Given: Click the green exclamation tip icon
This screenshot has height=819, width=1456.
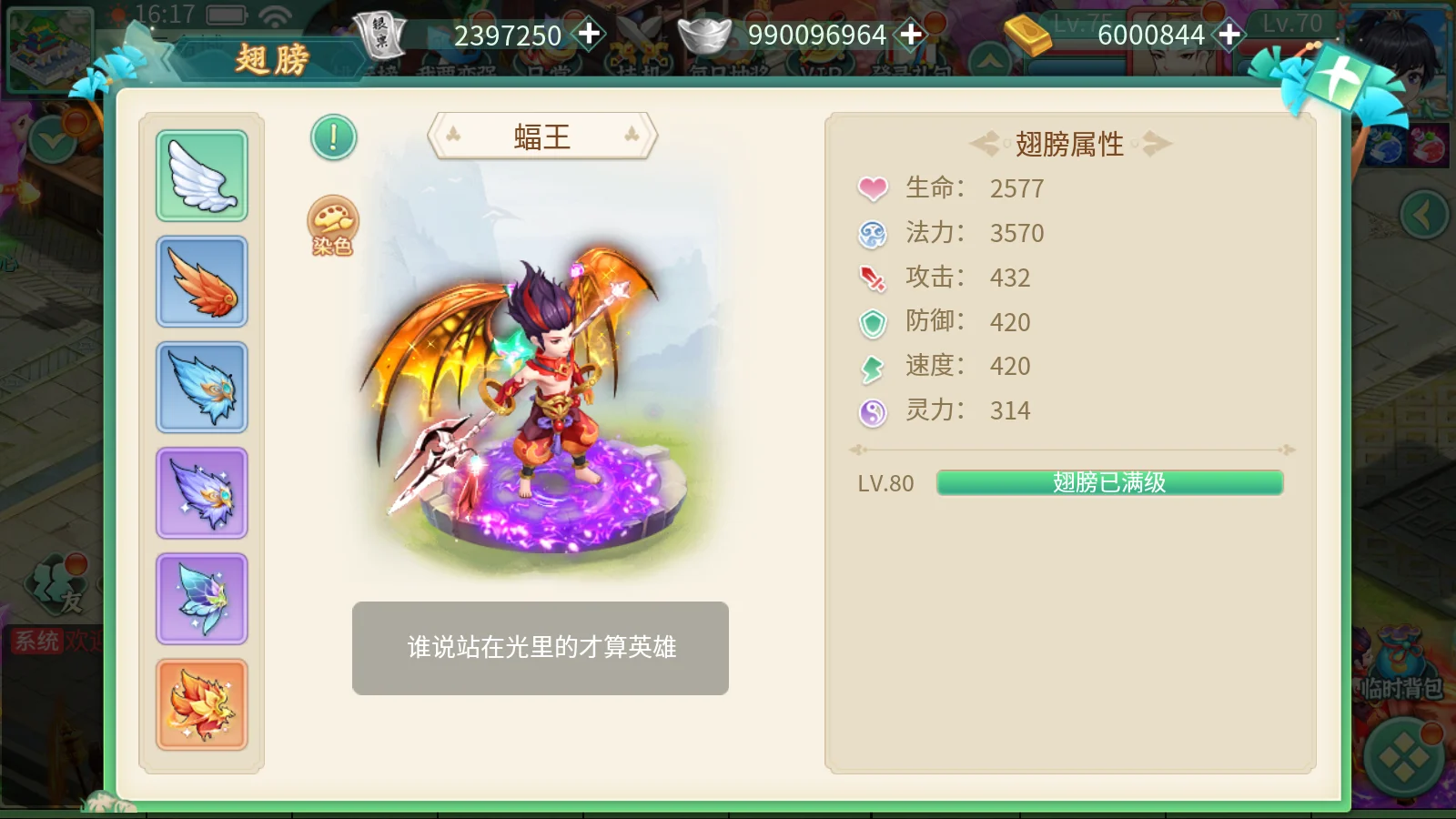Looking at the screenshot, I should click(332, 137).
